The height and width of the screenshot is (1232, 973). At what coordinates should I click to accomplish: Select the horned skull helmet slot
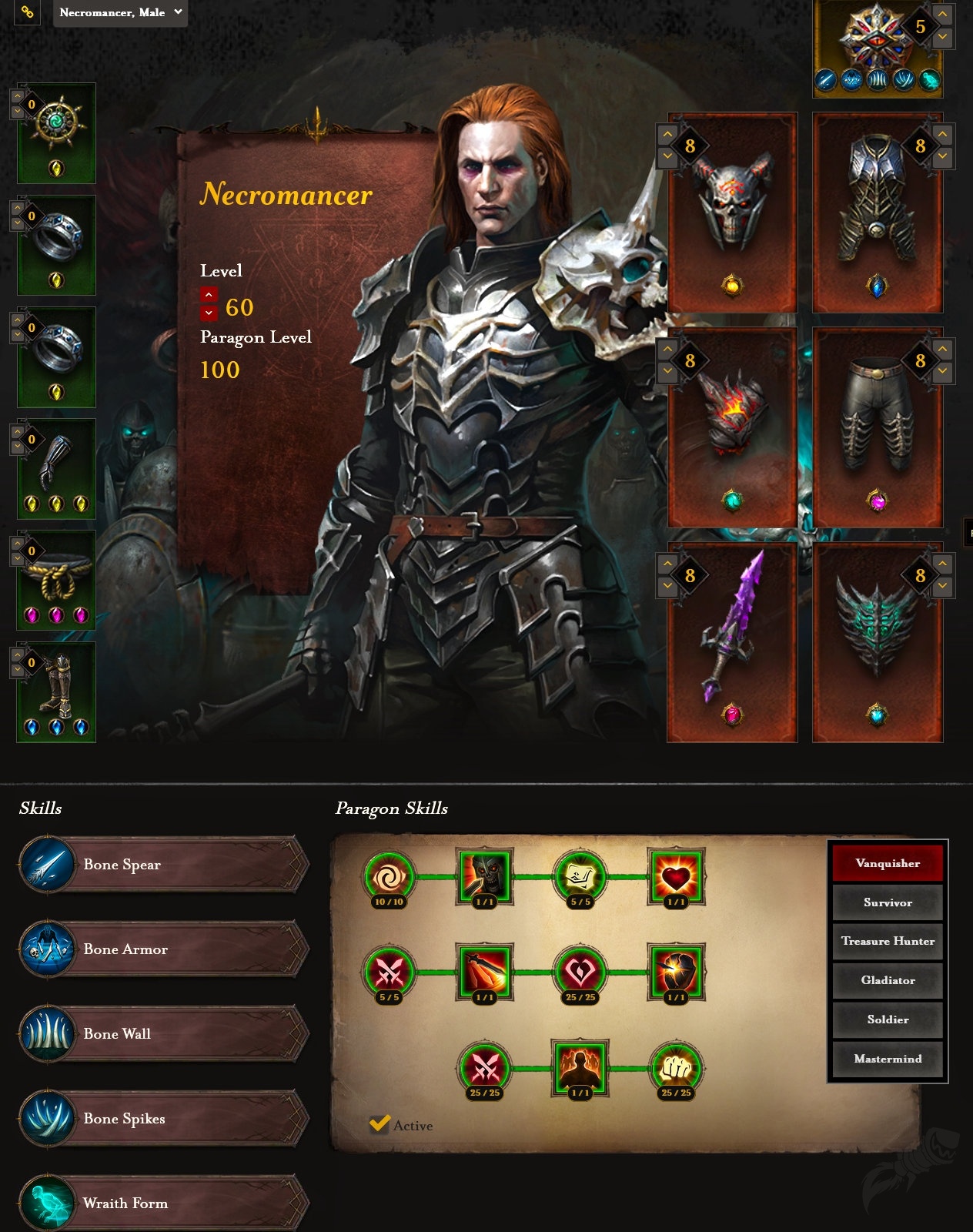[x=731, y=212]
